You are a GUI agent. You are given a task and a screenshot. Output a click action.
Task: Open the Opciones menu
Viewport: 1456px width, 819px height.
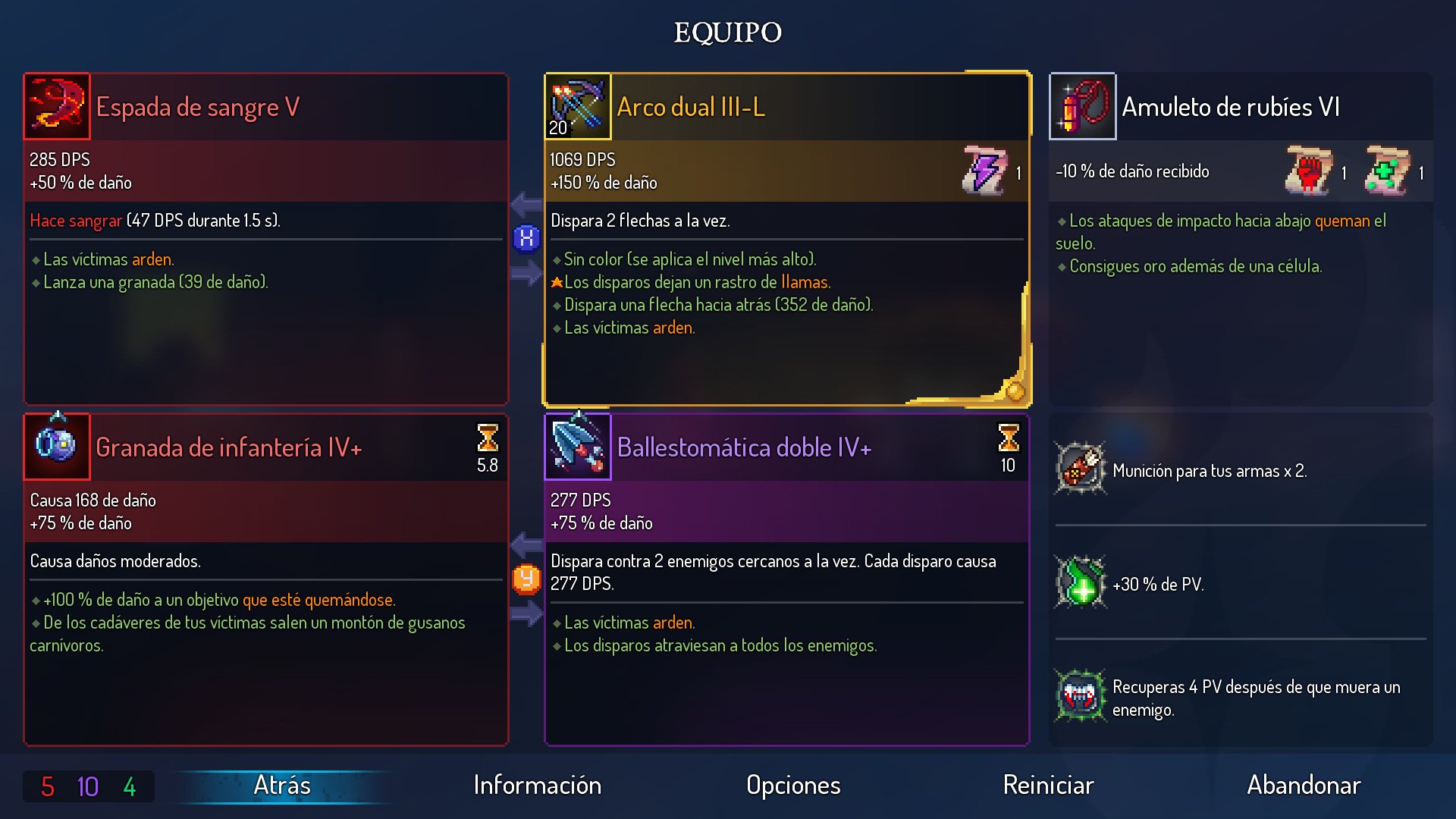(x=793, y=786)
